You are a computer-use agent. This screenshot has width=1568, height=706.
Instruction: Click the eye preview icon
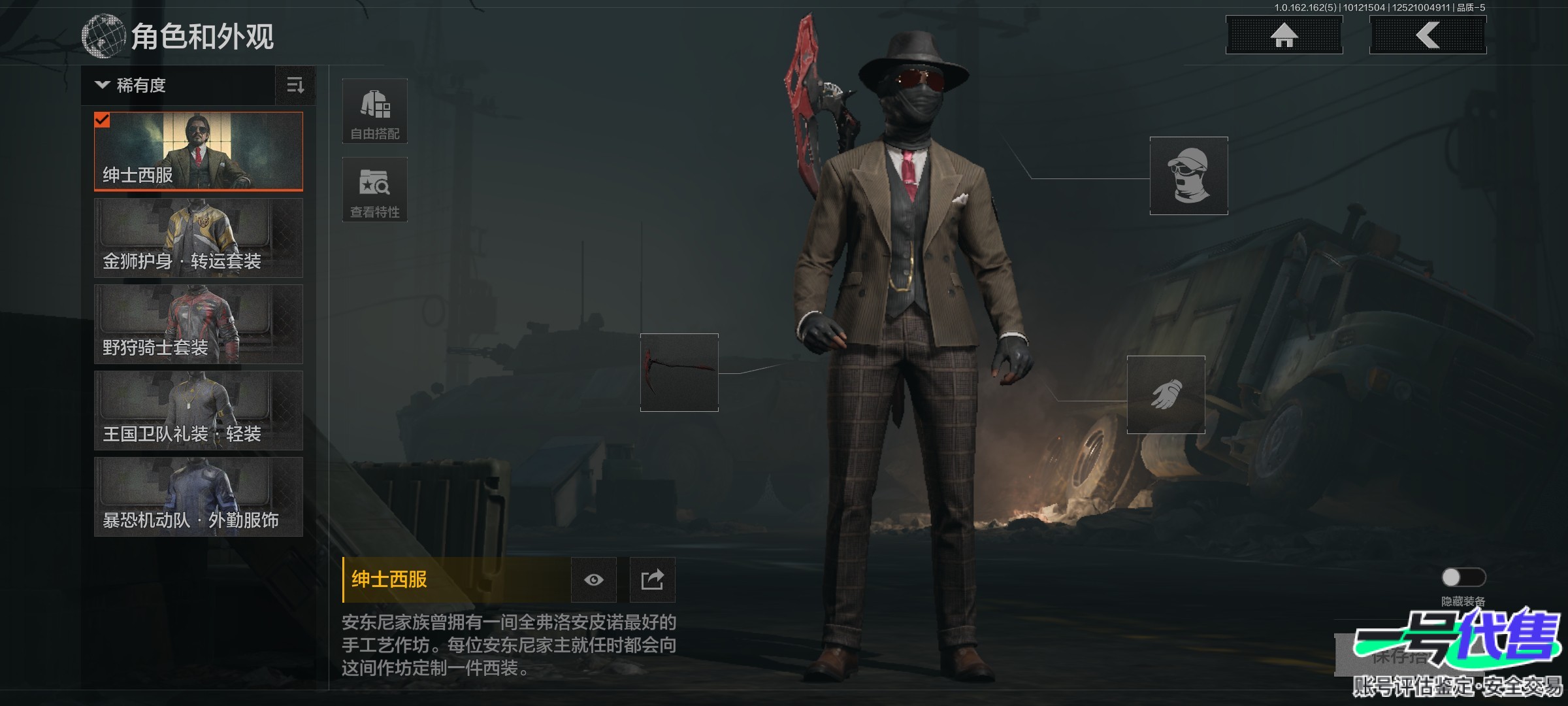point(593,580)
